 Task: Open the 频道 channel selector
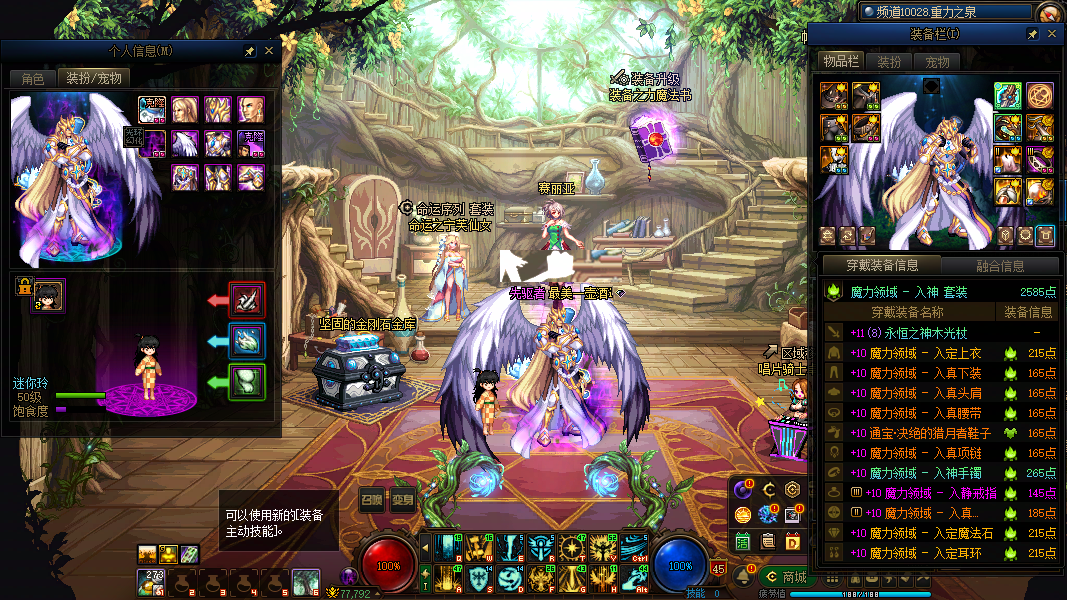945,11
